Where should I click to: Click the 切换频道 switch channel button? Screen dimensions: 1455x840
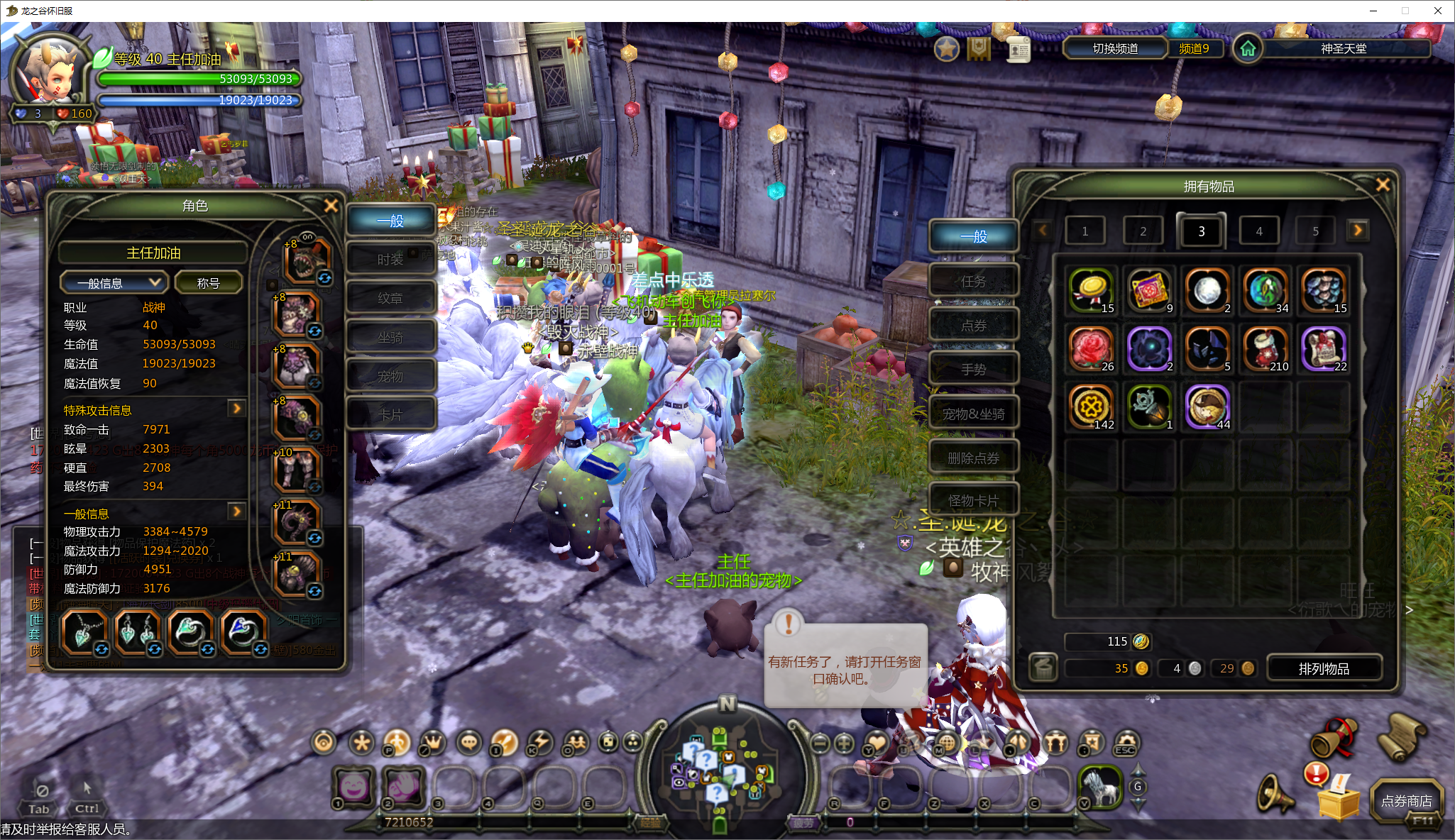(x=1115, y=48)
